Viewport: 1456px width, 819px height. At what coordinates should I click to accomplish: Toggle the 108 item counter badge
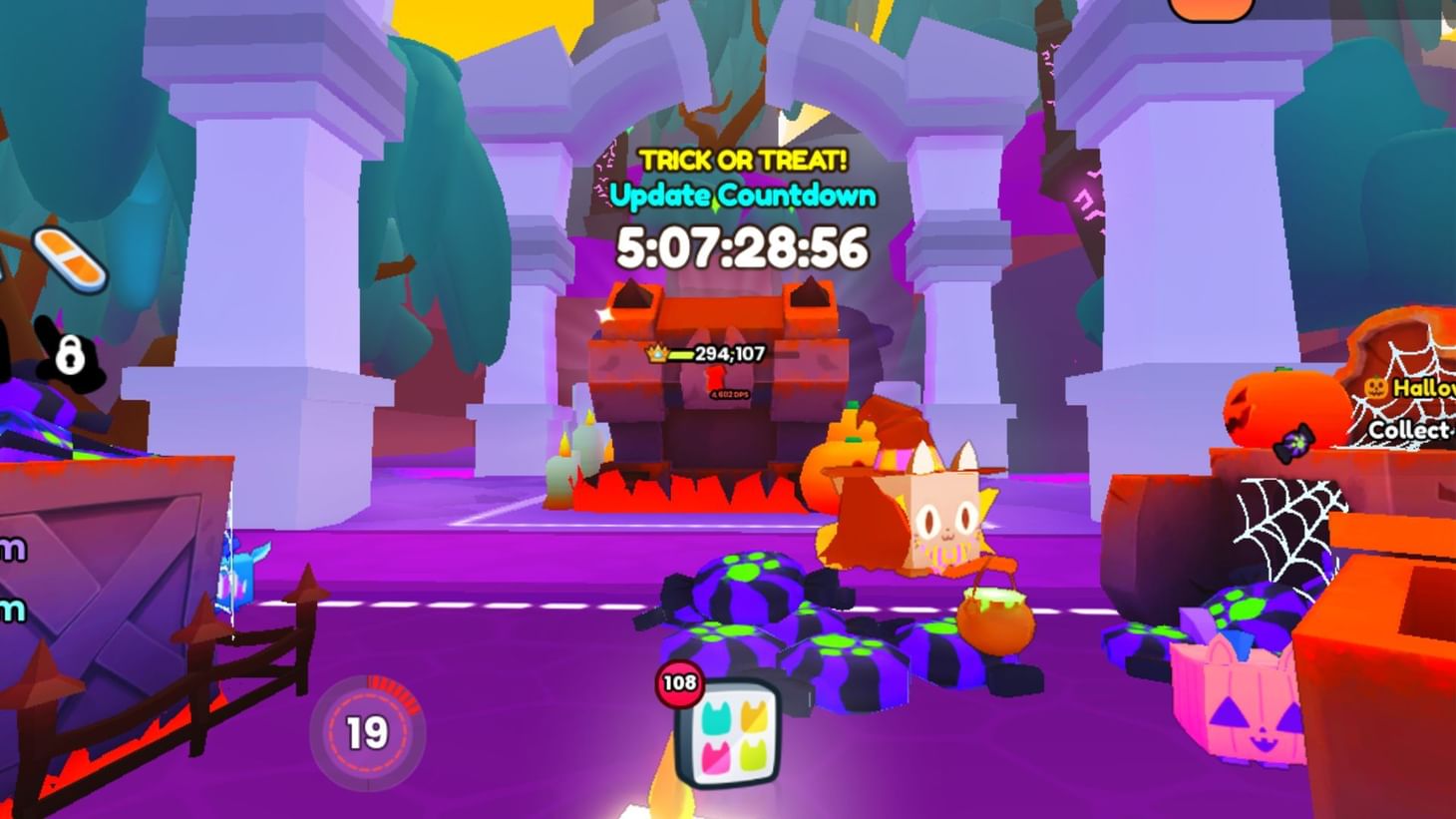click(677, 684)
